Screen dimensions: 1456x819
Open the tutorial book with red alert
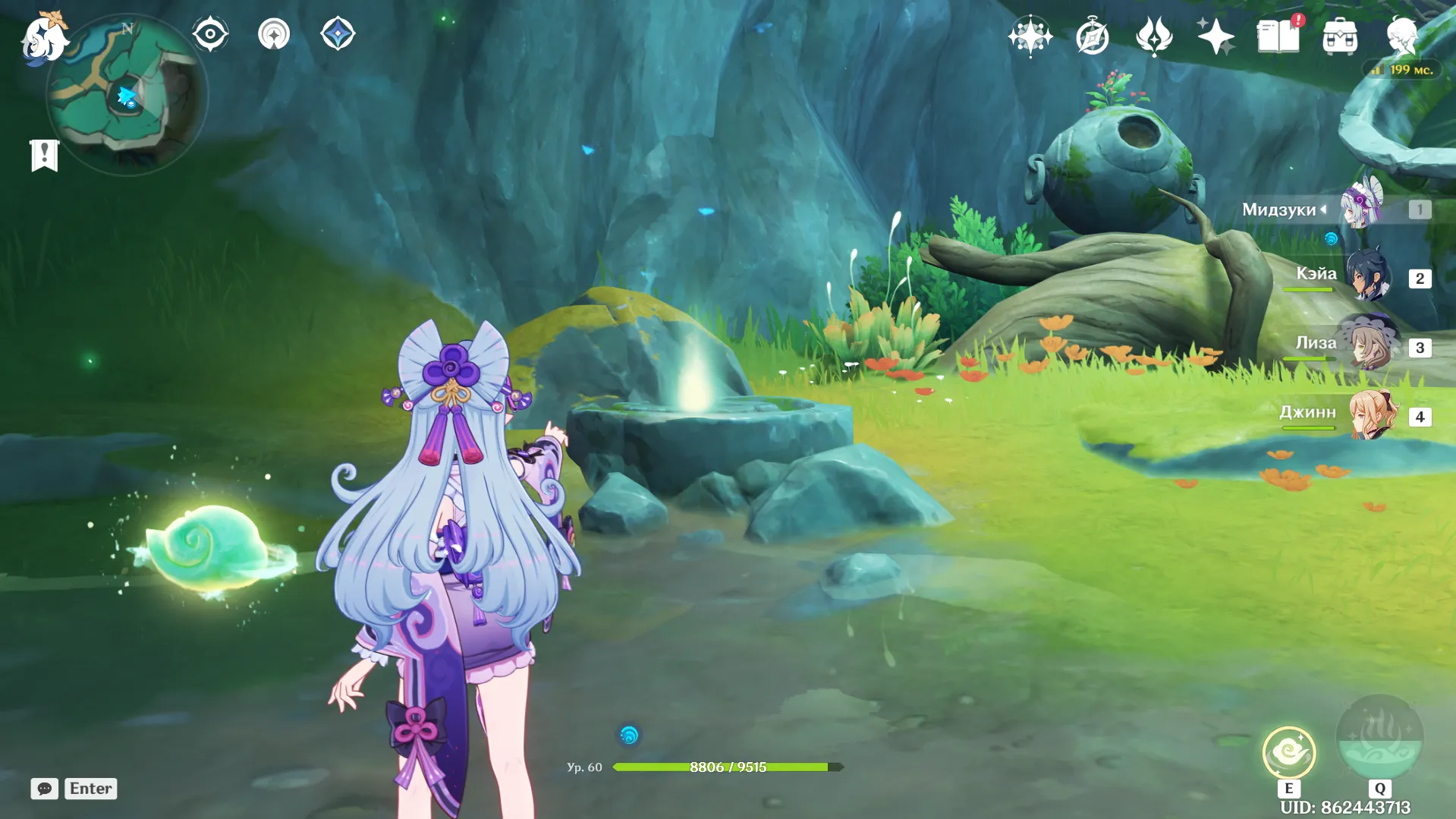click(1278, 36)
